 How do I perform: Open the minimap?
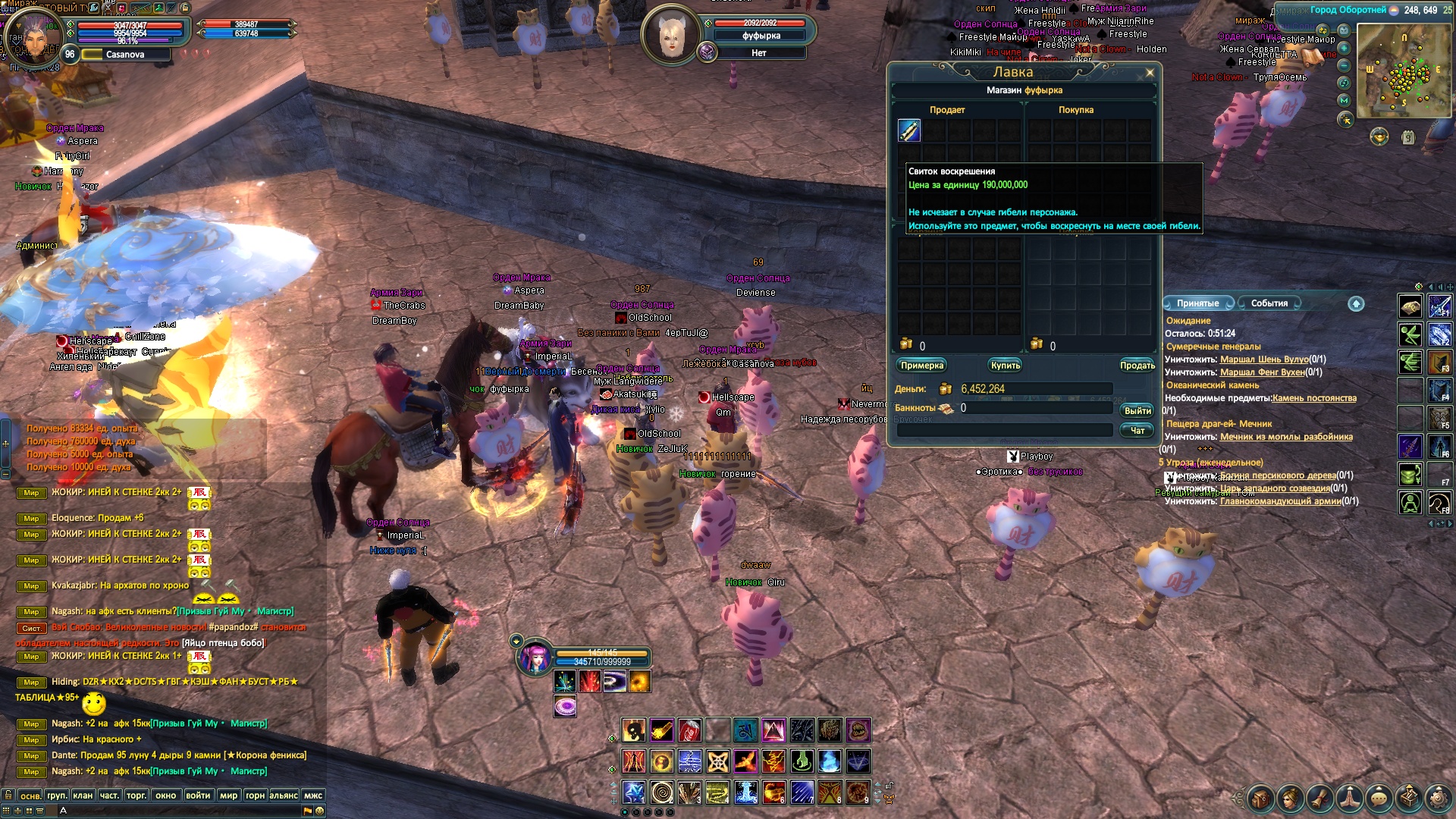(1404, 71)
